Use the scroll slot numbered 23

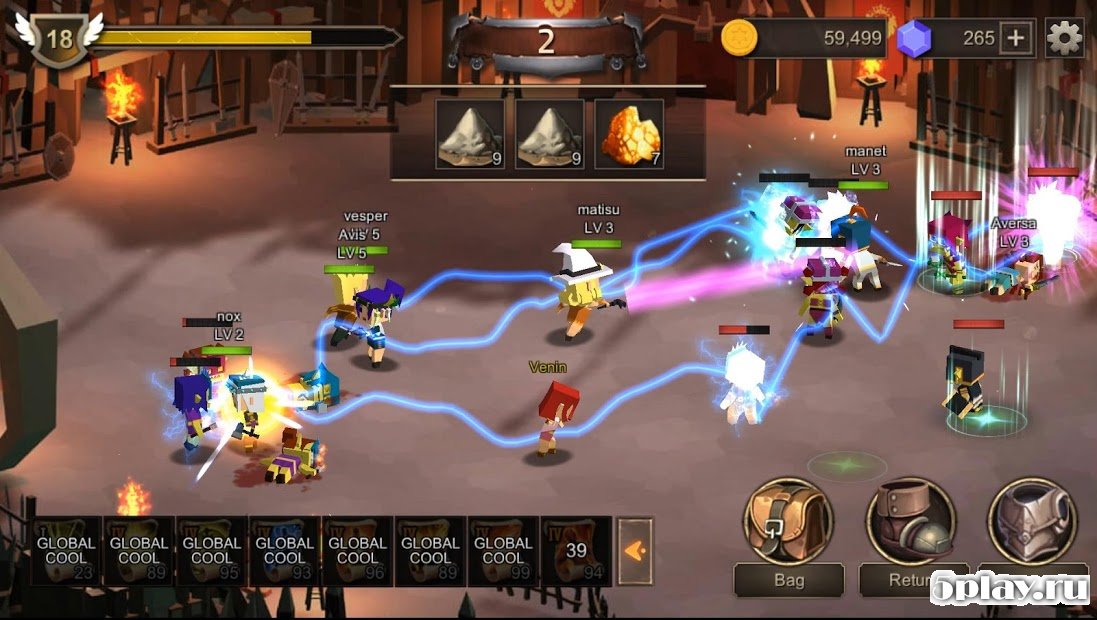pyautogui.click(x=66, y=550)
